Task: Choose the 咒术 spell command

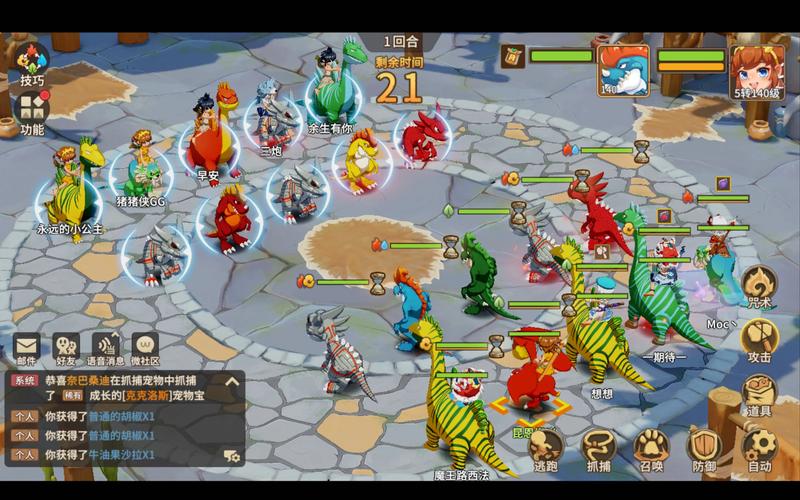Action: [x=759, y=286]
